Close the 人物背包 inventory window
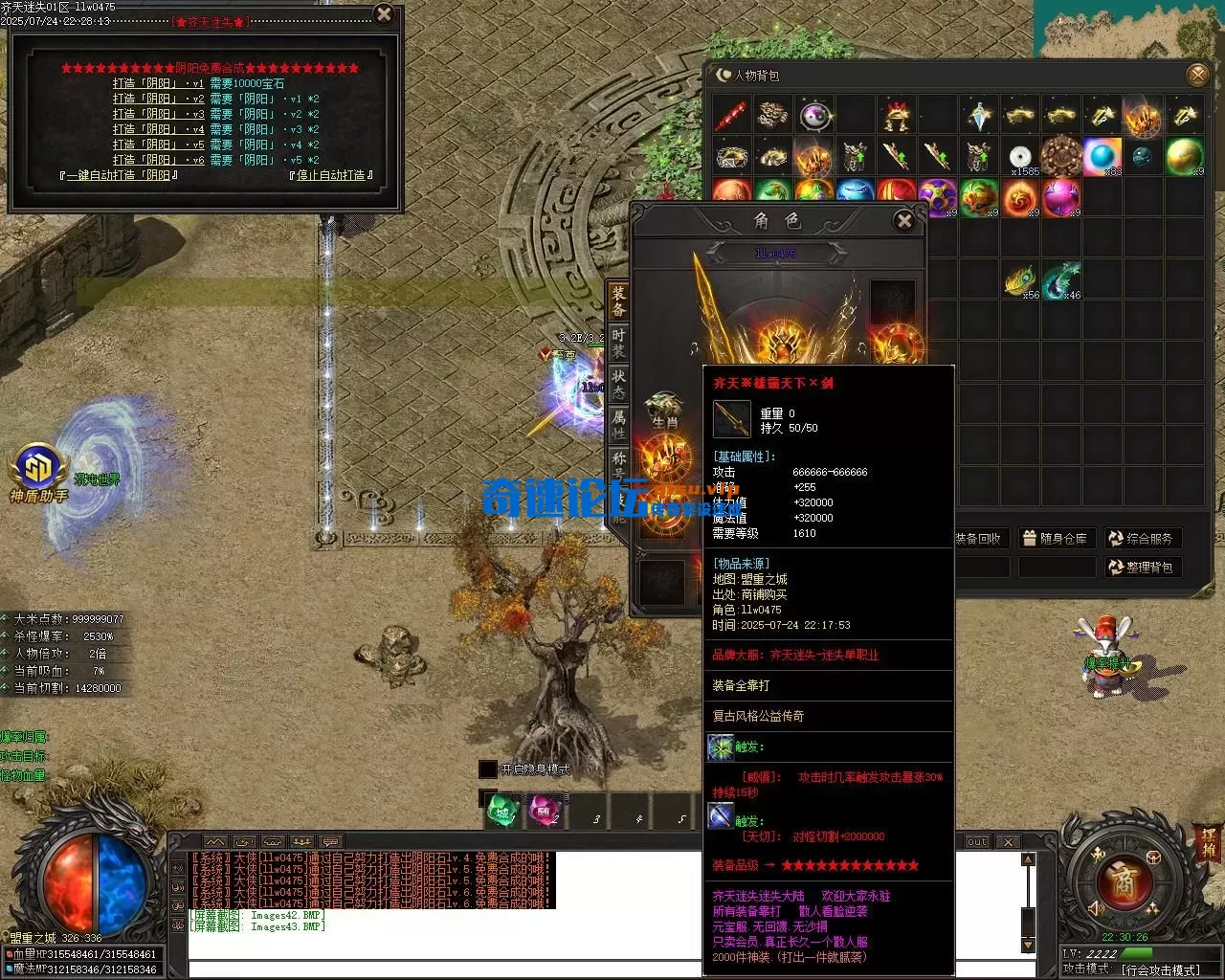 [x=1197, y=75]
